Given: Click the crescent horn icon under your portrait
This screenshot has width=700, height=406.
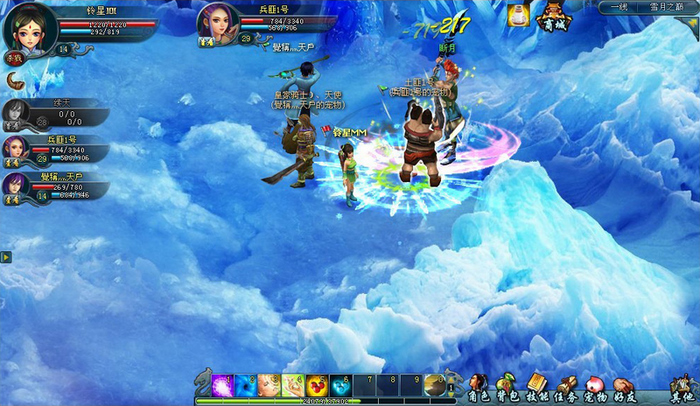Looking at the screenshot, I should pyautogui.click(x=16, y=80).
